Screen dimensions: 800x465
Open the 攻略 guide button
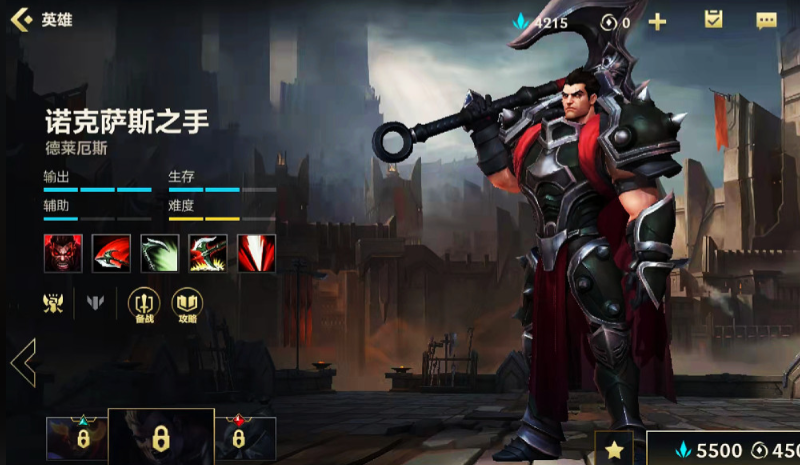(187, 304)
